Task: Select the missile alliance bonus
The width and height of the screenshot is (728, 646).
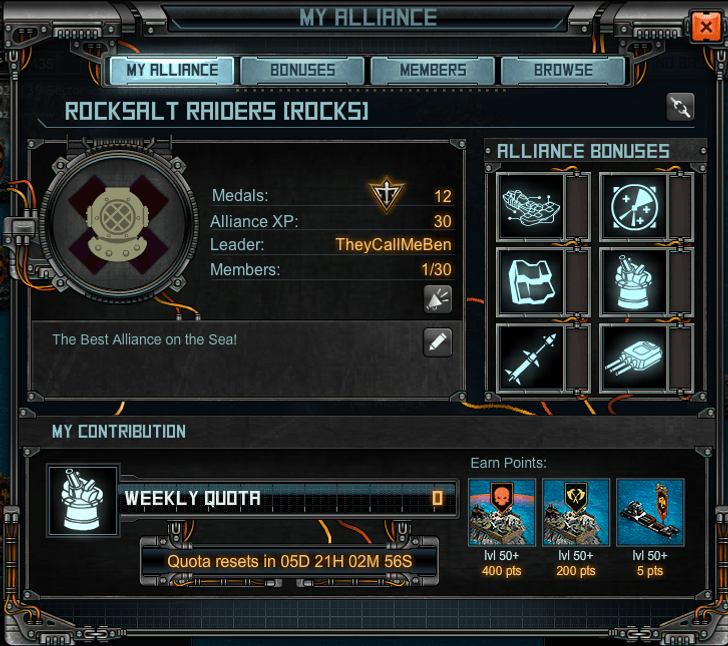Action: point(531,357)
